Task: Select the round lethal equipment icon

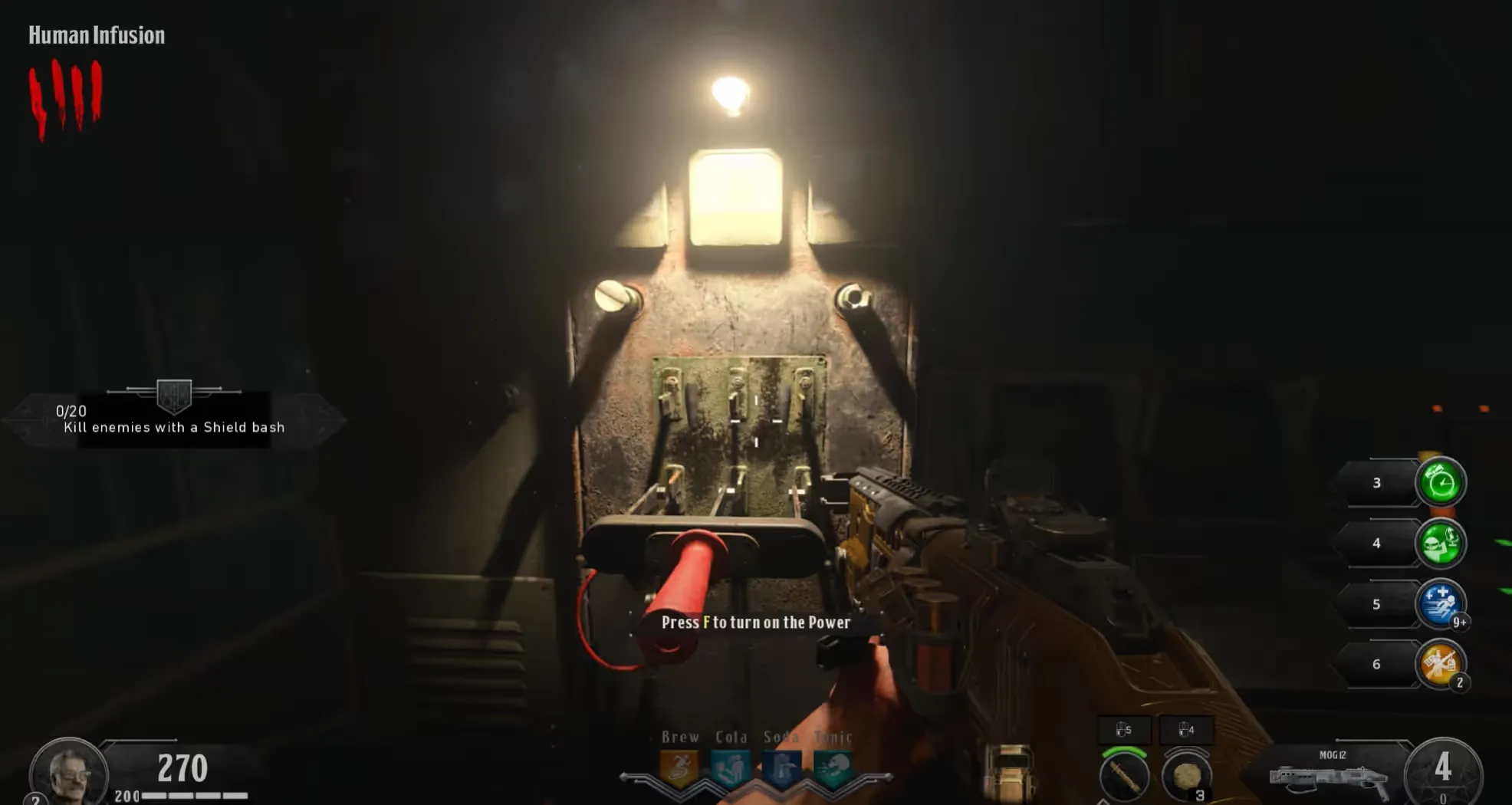Action: [1186, 776]
